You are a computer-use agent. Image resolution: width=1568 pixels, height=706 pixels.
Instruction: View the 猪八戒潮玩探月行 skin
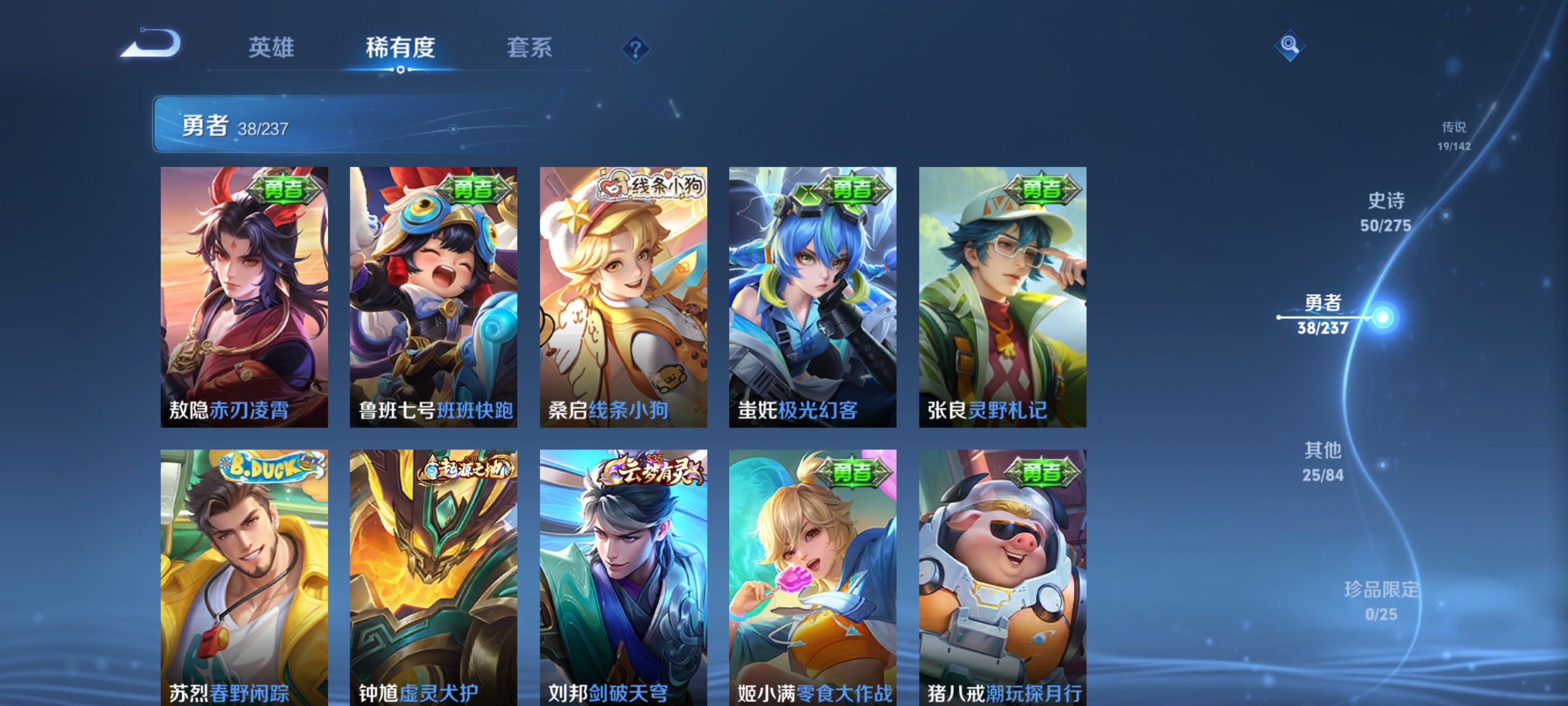[x=1001, y=579]
